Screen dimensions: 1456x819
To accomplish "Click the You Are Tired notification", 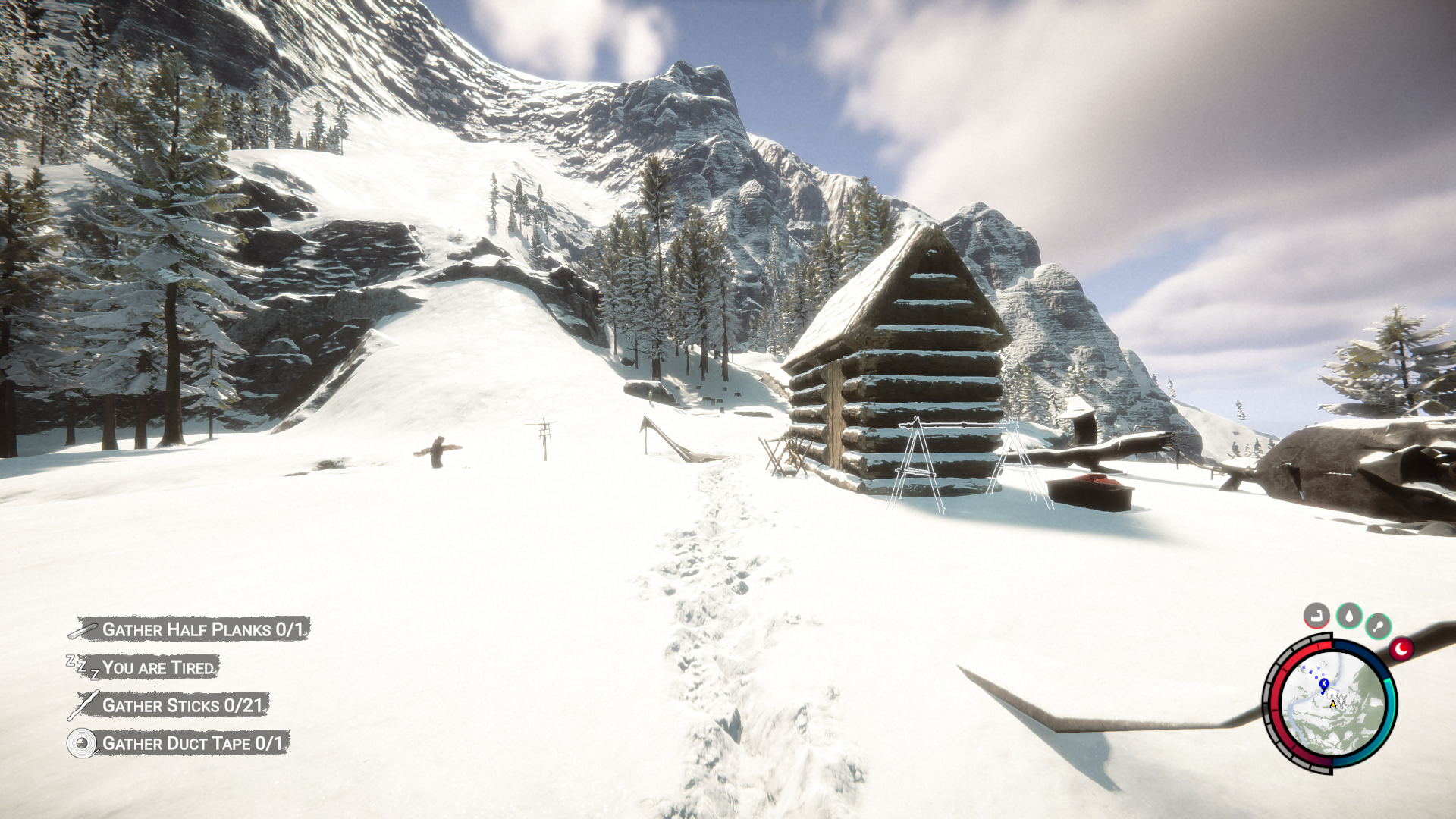I will (x=158, y=667).
